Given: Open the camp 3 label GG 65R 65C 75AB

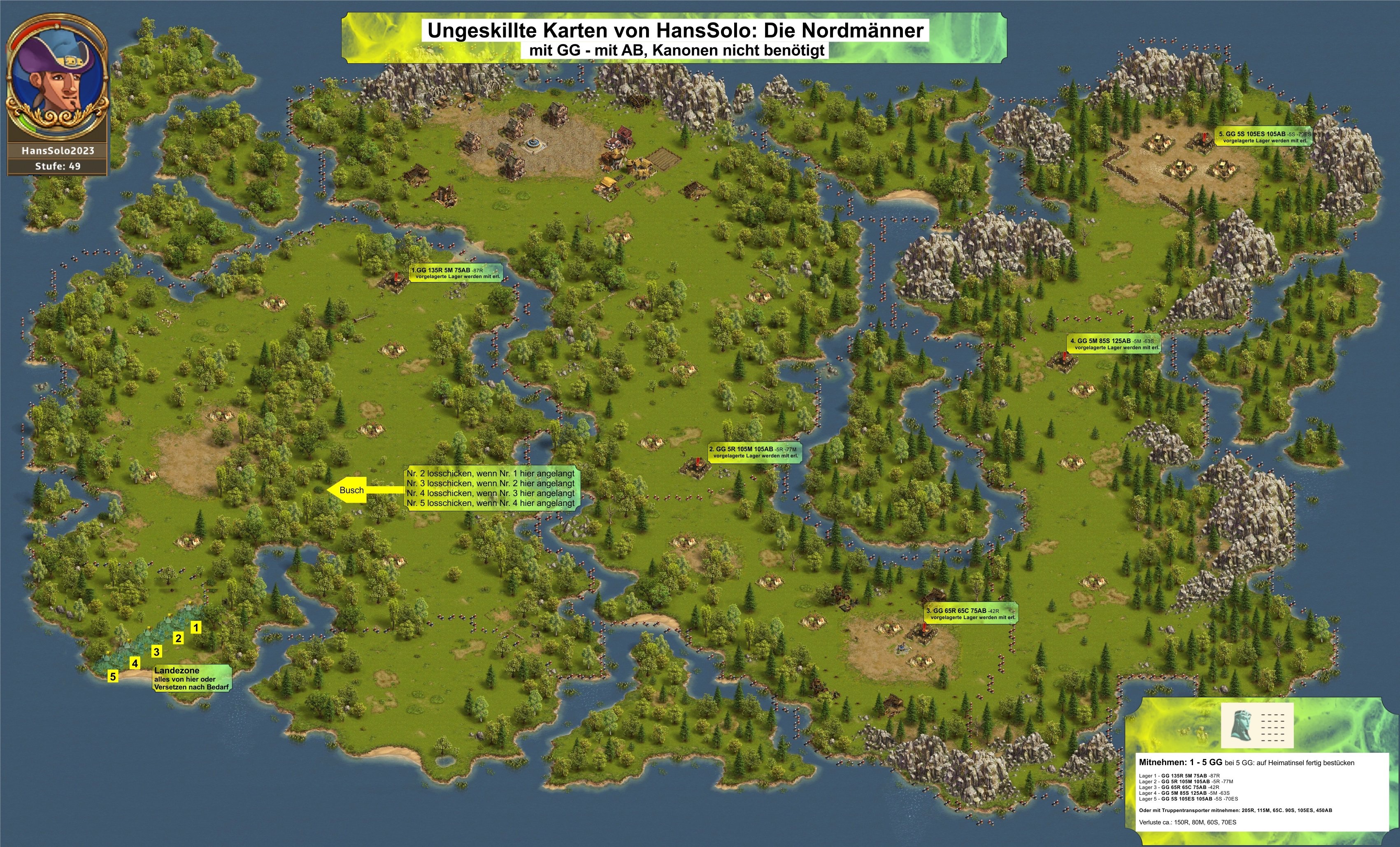Looking at the screenshot, I should (970, 613).
